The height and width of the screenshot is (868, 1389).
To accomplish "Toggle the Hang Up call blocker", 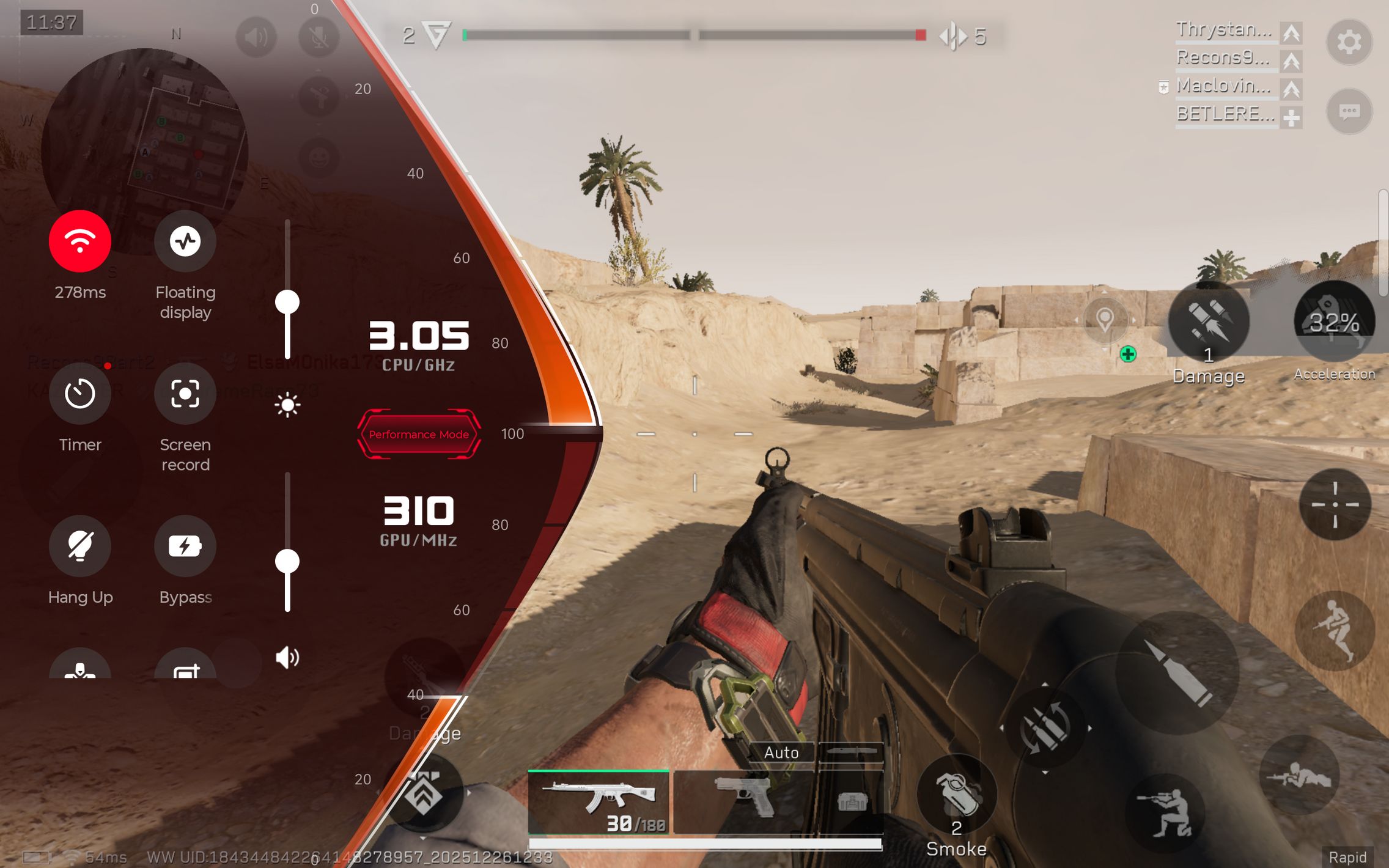I will click(79, 546).
